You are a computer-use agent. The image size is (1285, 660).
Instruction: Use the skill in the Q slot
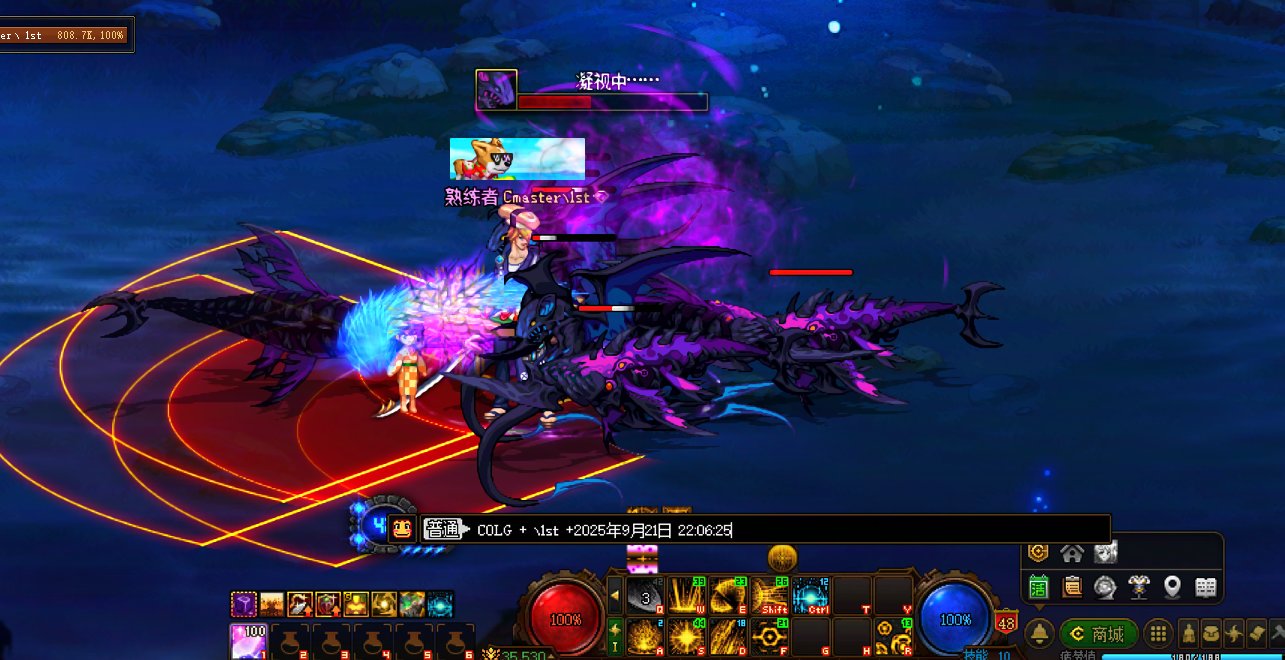pyautogui.click(x=646, y=595)
